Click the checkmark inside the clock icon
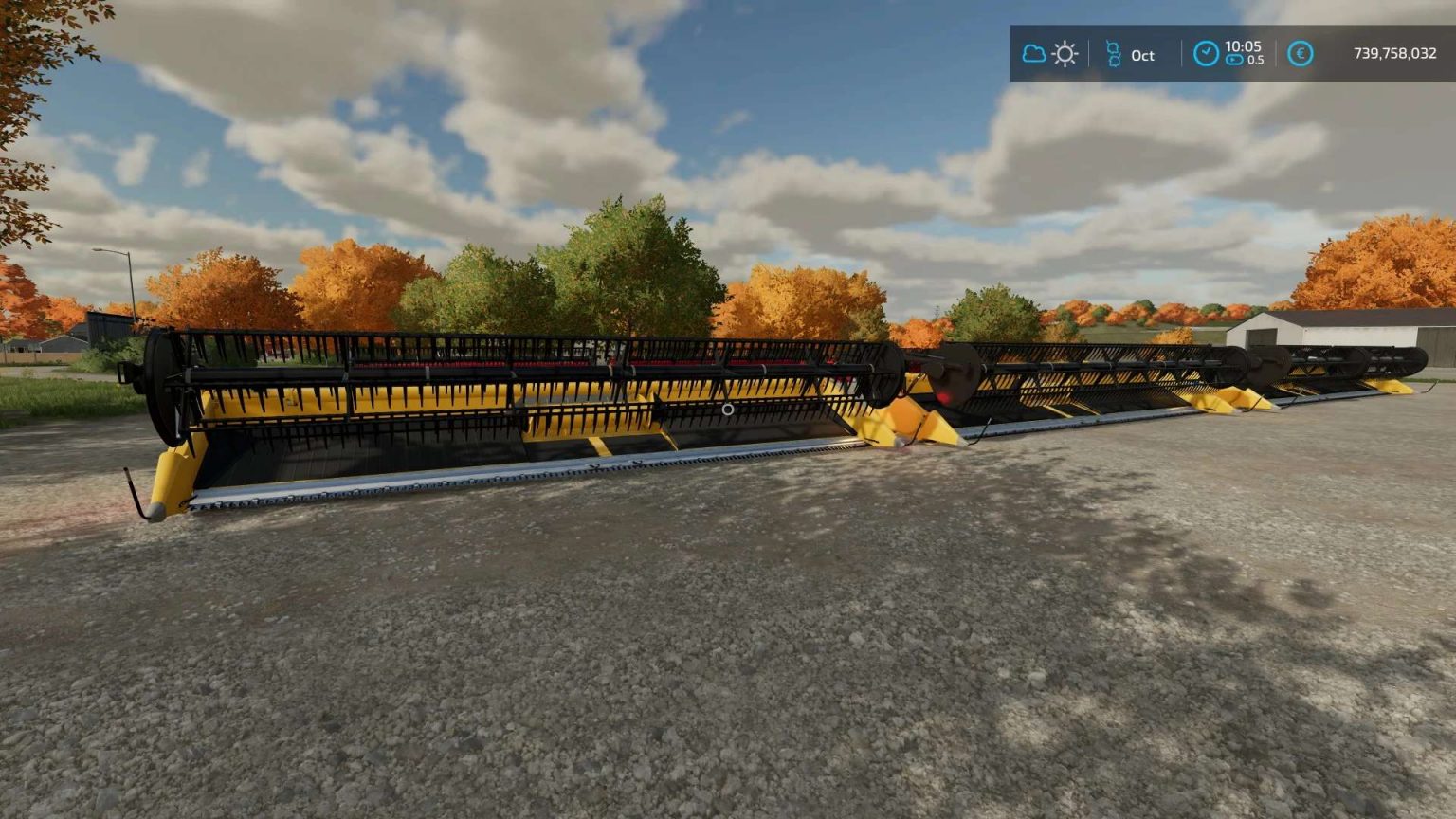The height and width of the screenshot is (819, 1456). tap(1206, 50)
